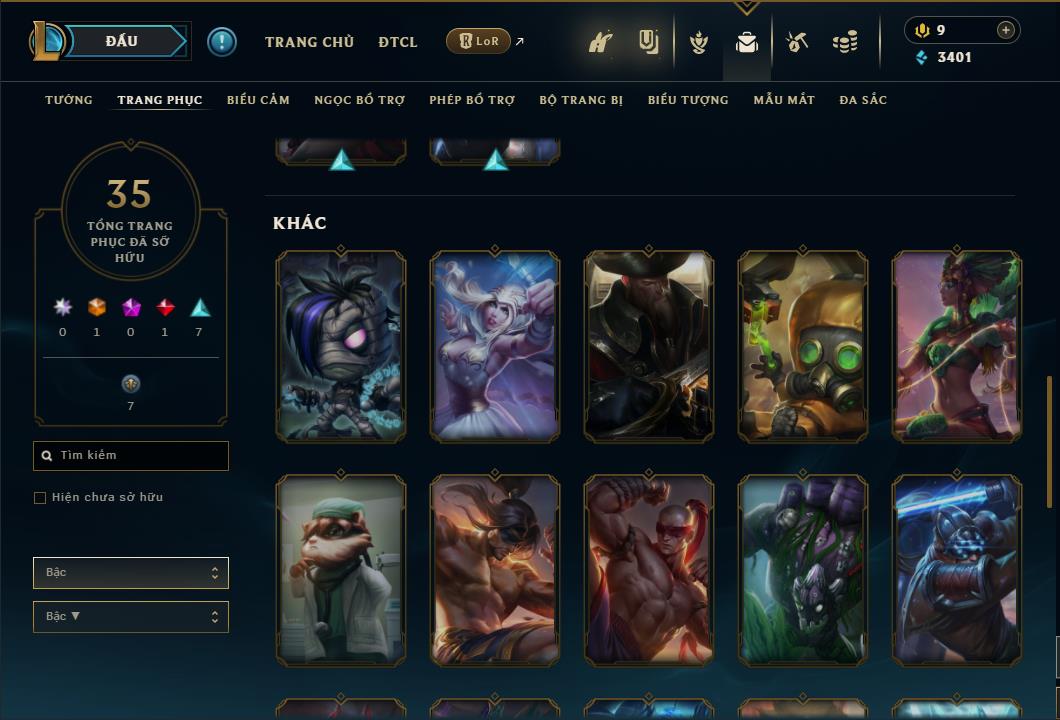Switch to the BỘ TRANG BỊ tab
Screen dimensions: 1060x720
581,100
